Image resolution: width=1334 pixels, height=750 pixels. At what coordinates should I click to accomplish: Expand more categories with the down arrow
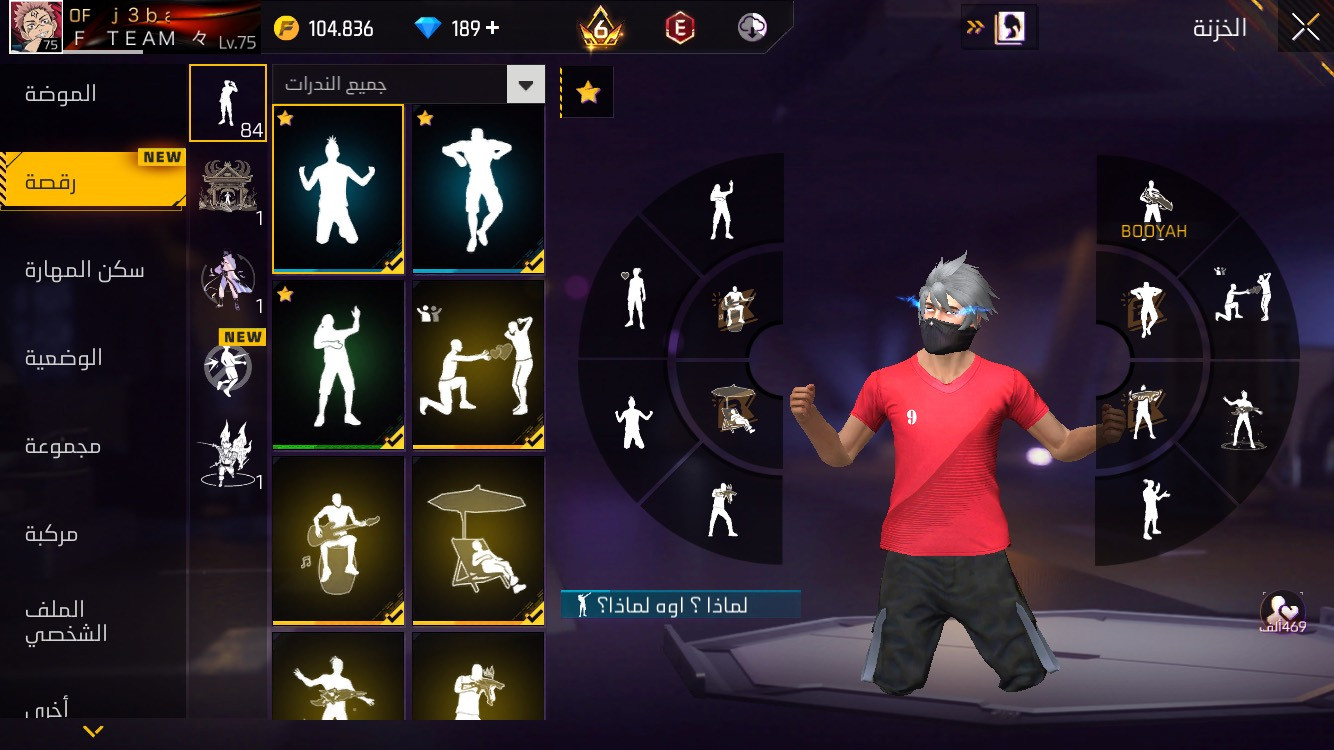pyautogui.click(x=93, y=732)
